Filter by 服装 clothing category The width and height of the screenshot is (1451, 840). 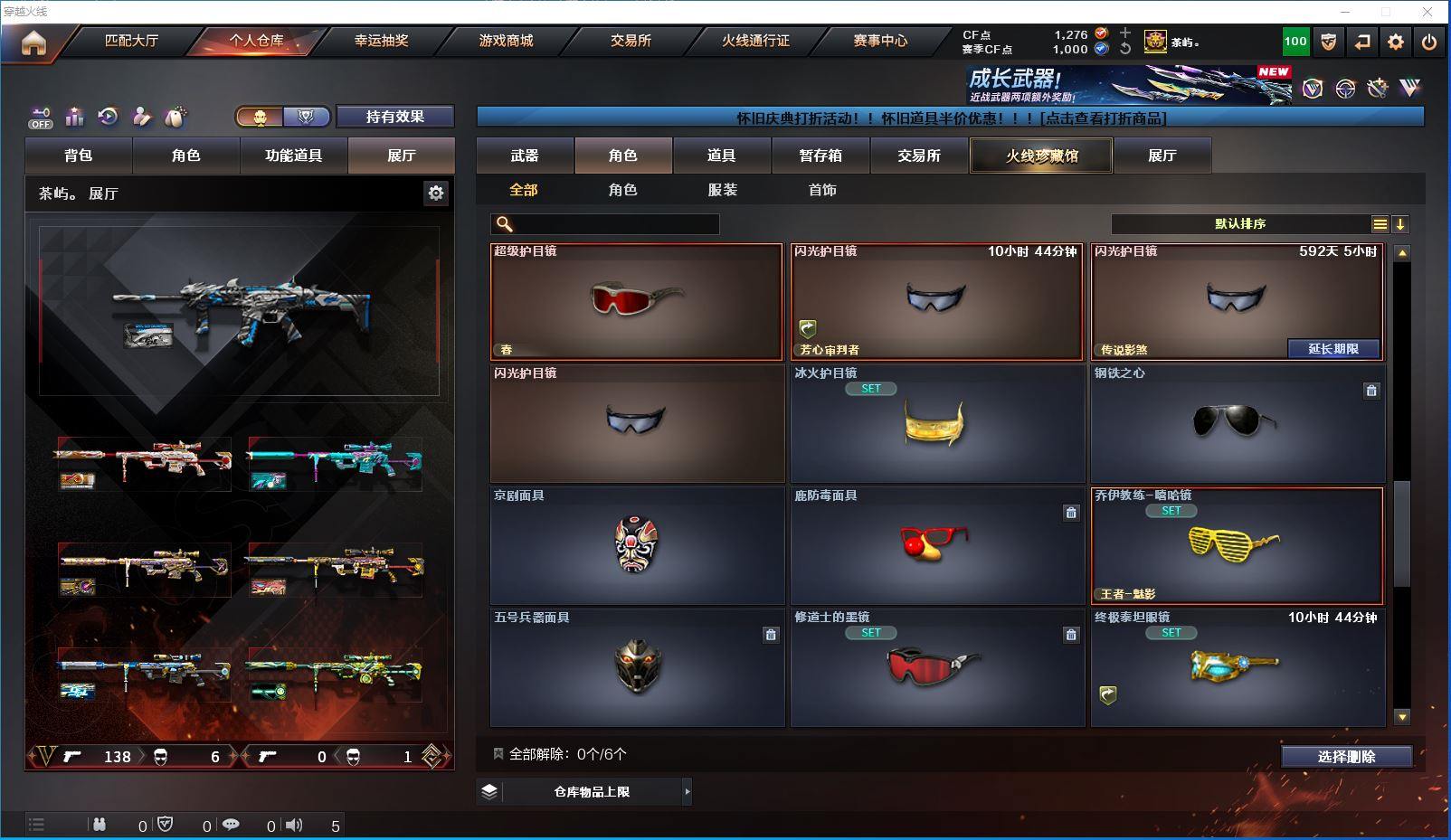[722, 190]
